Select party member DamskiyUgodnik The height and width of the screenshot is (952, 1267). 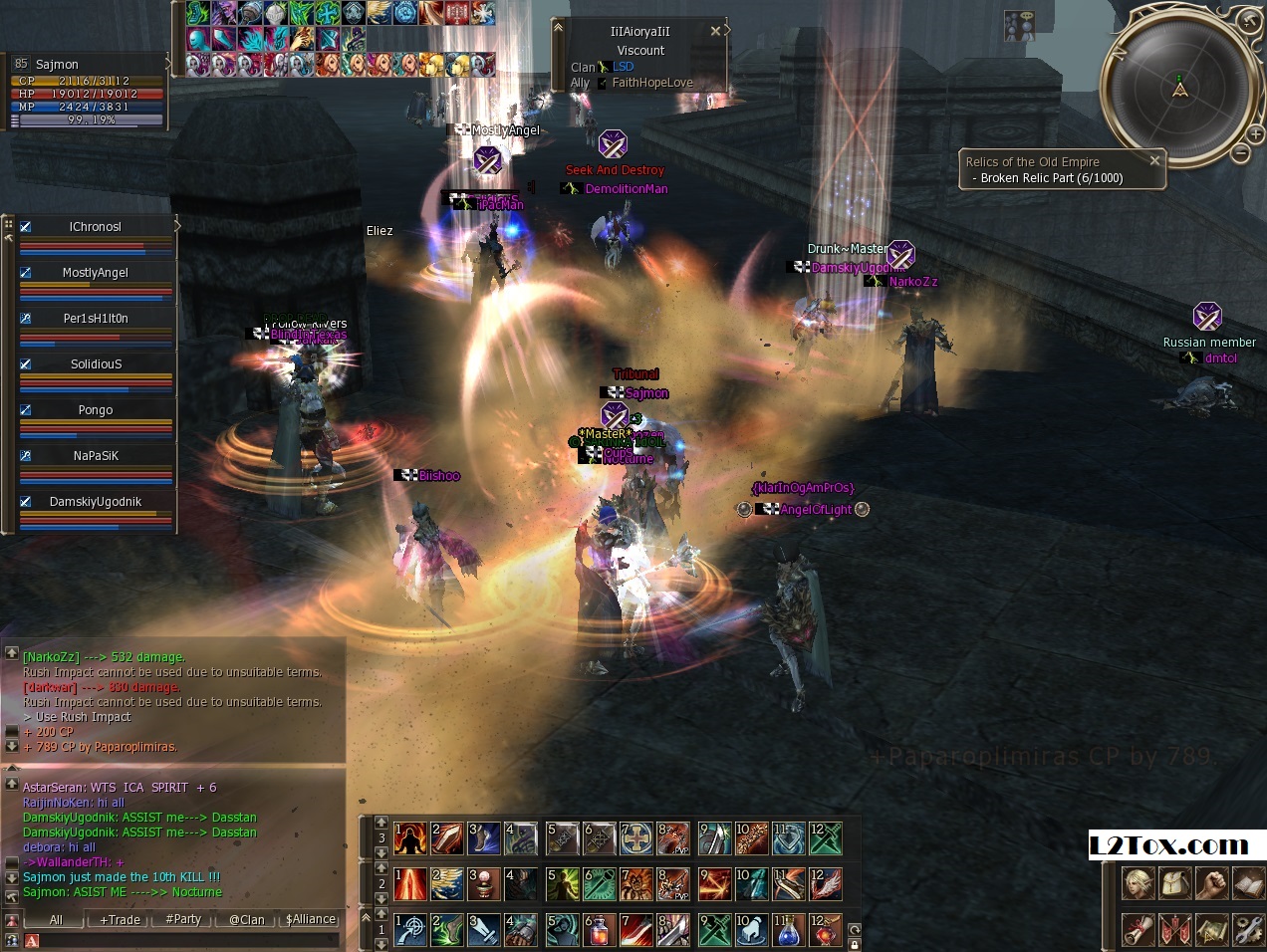(x=96, y=502)
